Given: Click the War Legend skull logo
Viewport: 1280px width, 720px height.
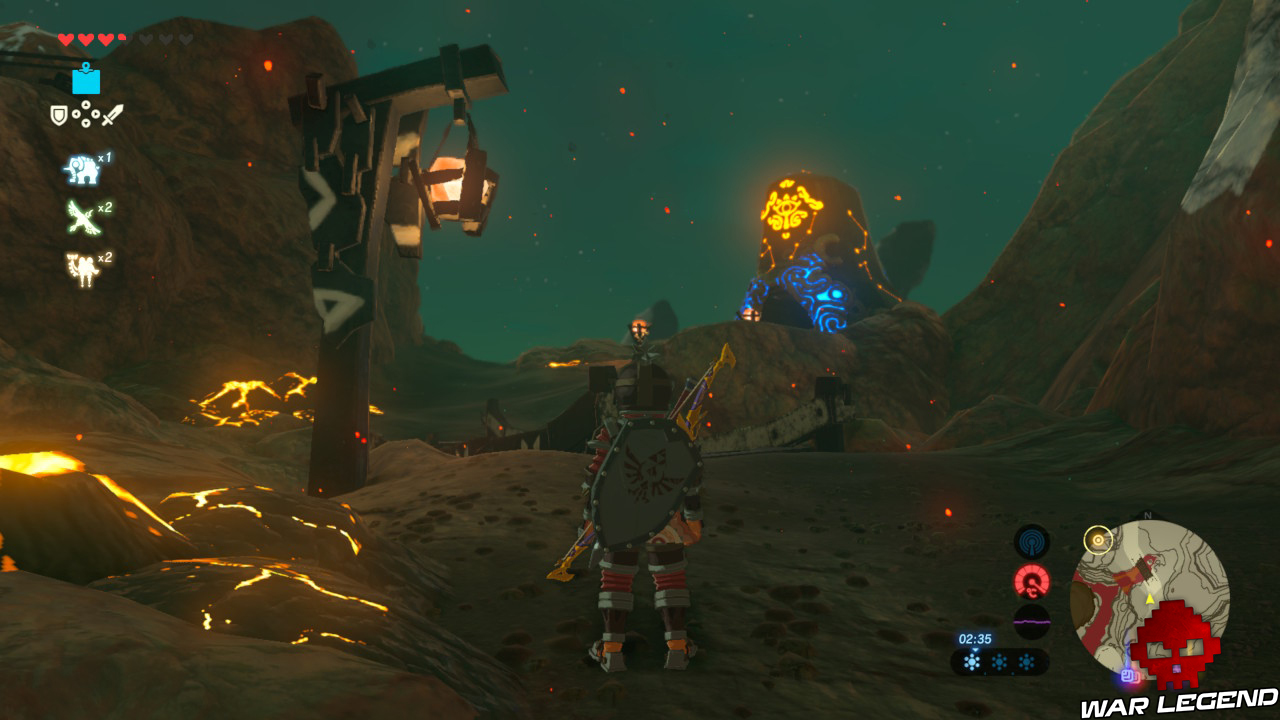Looking at the screenshot, I should tap(1178, 644).
